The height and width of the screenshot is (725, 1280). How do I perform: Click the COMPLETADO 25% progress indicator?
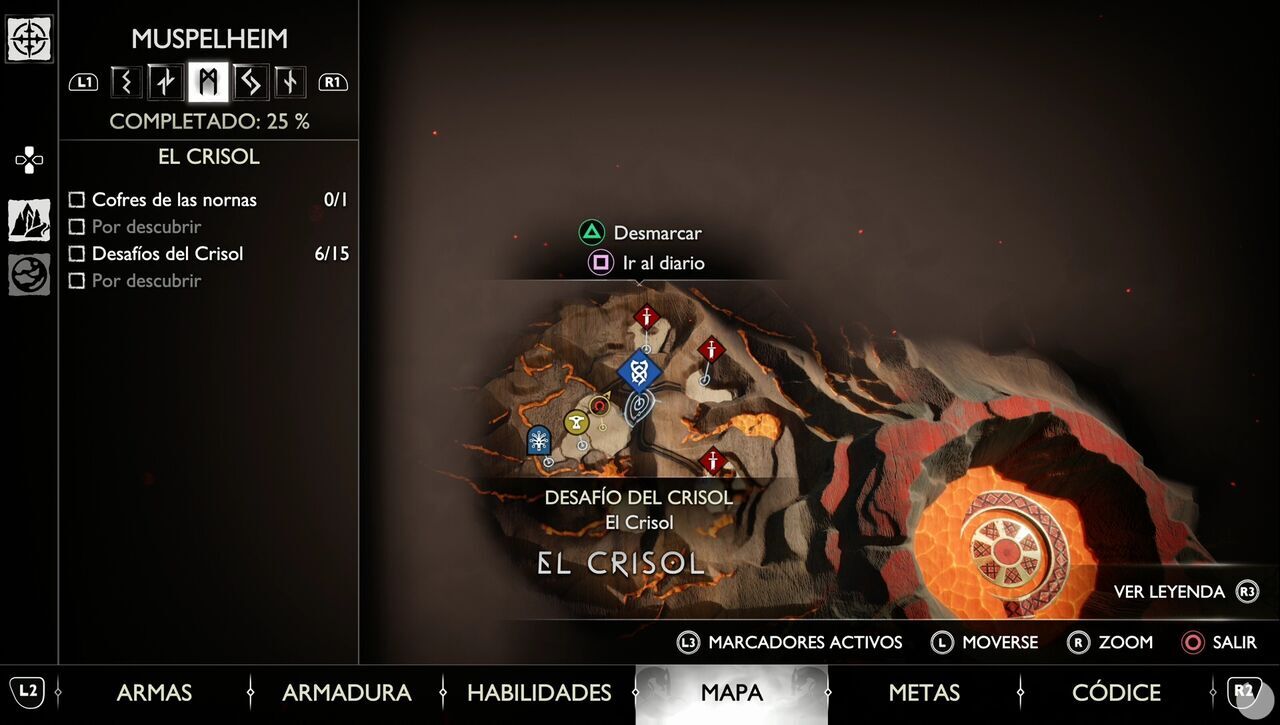(x=210, y=121)
